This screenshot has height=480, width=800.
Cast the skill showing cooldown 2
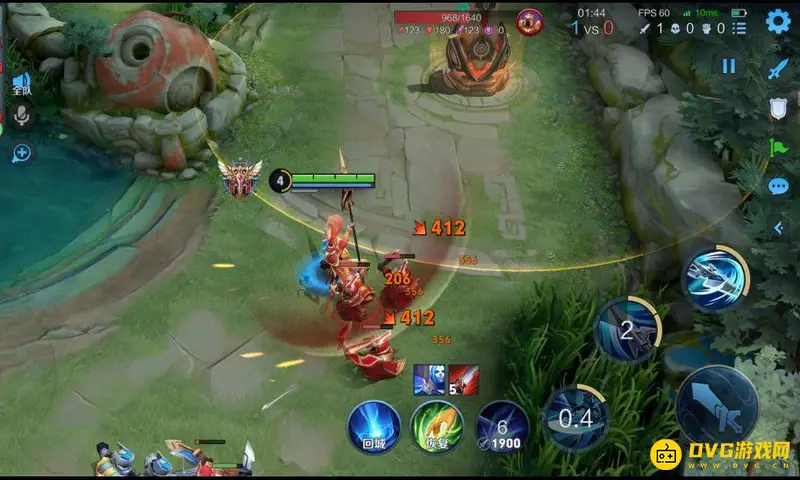626,330
